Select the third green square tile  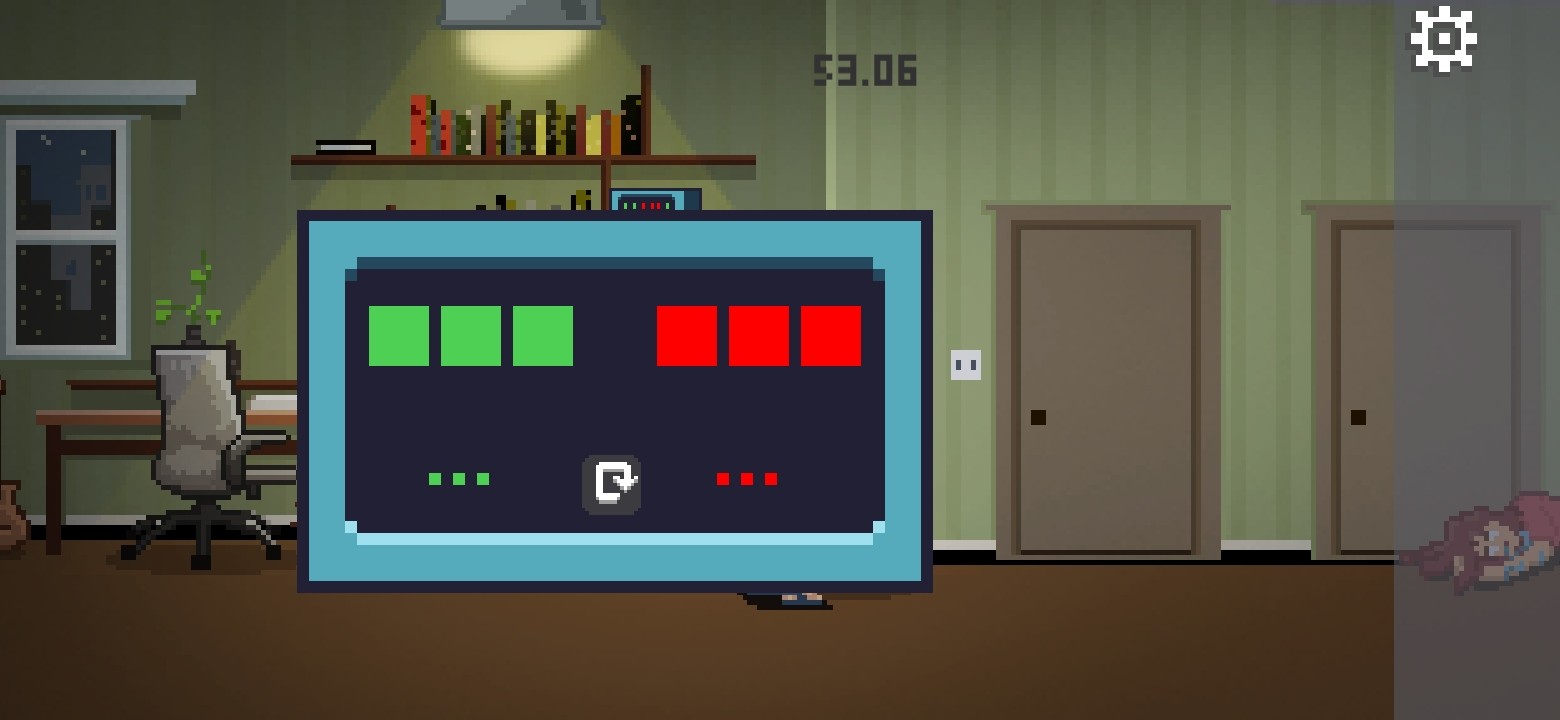coord(542,336)
